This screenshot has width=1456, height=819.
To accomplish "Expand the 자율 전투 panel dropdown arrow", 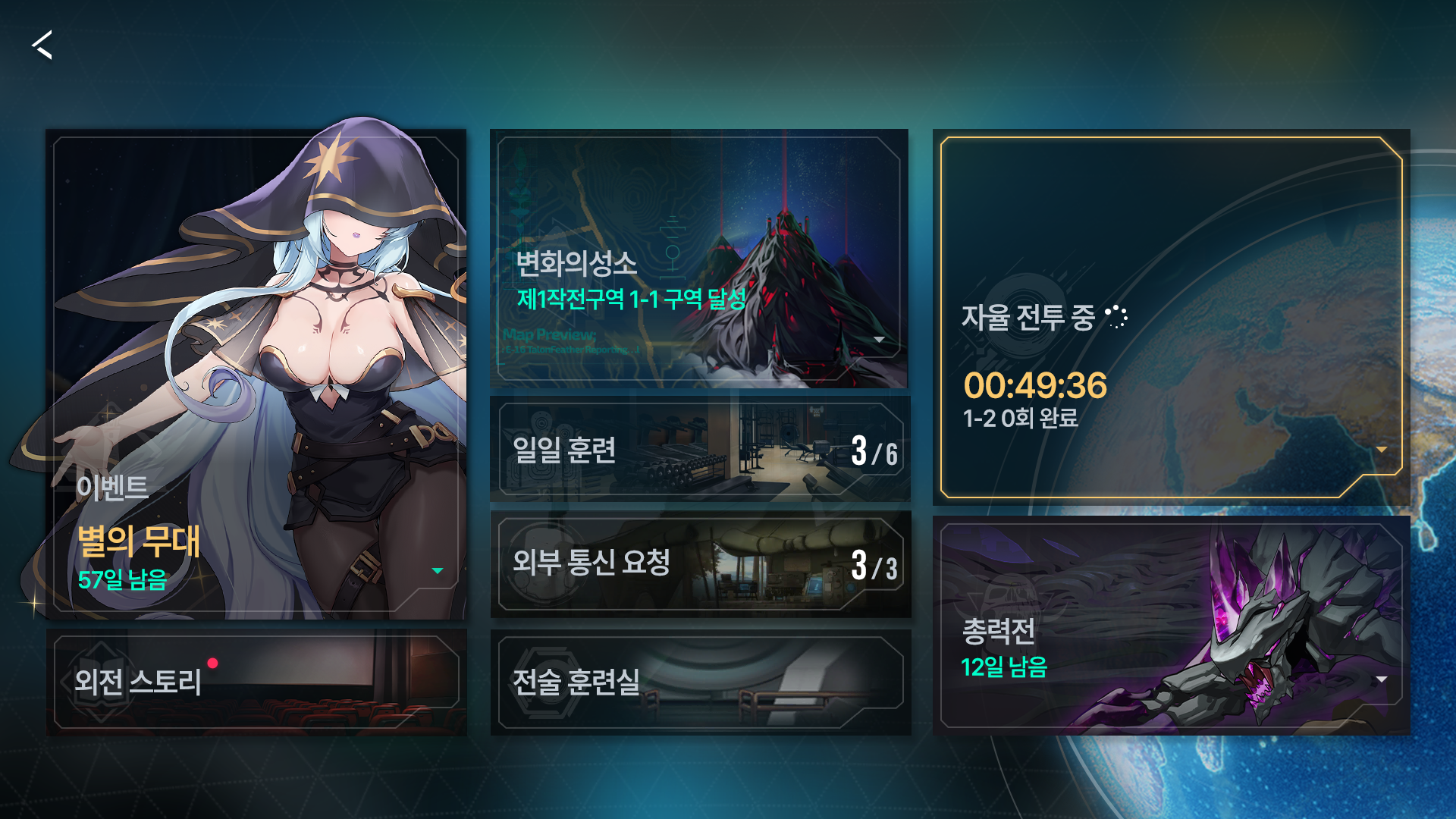I will tap(1382, 449).
